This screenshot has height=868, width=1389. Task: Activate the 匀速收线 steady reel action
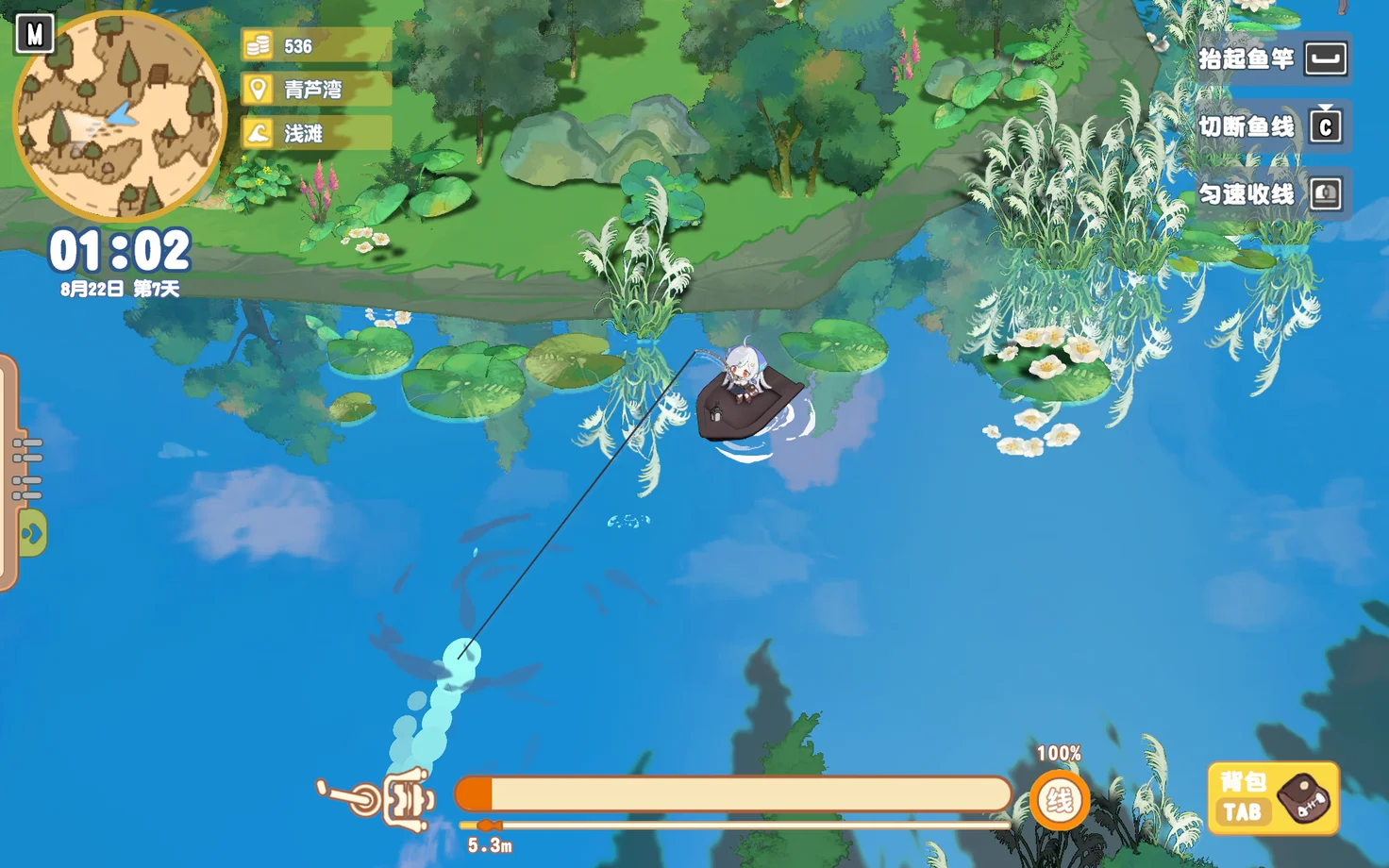(1273, 195)
